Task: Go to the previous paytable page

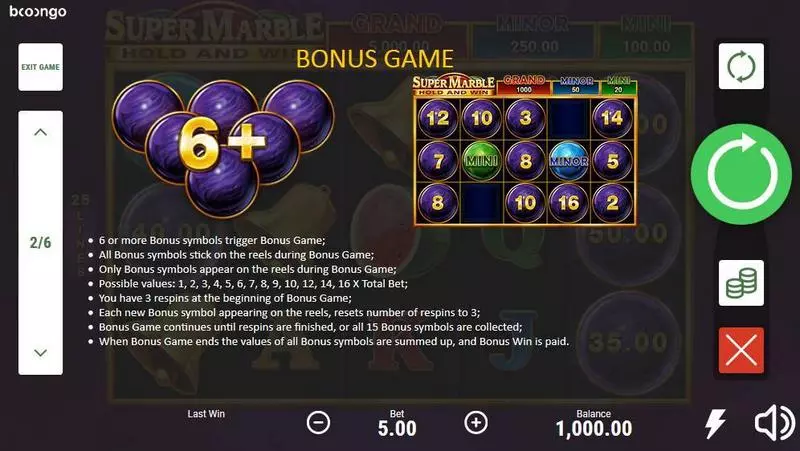Action: [x=41, y=132]
